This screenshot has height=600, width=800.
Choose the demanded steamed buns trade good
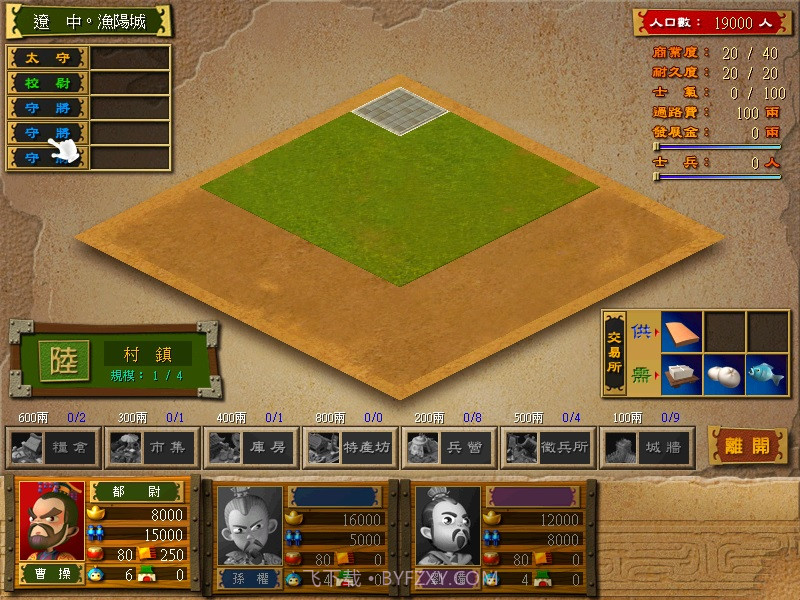tap(724, 374)
